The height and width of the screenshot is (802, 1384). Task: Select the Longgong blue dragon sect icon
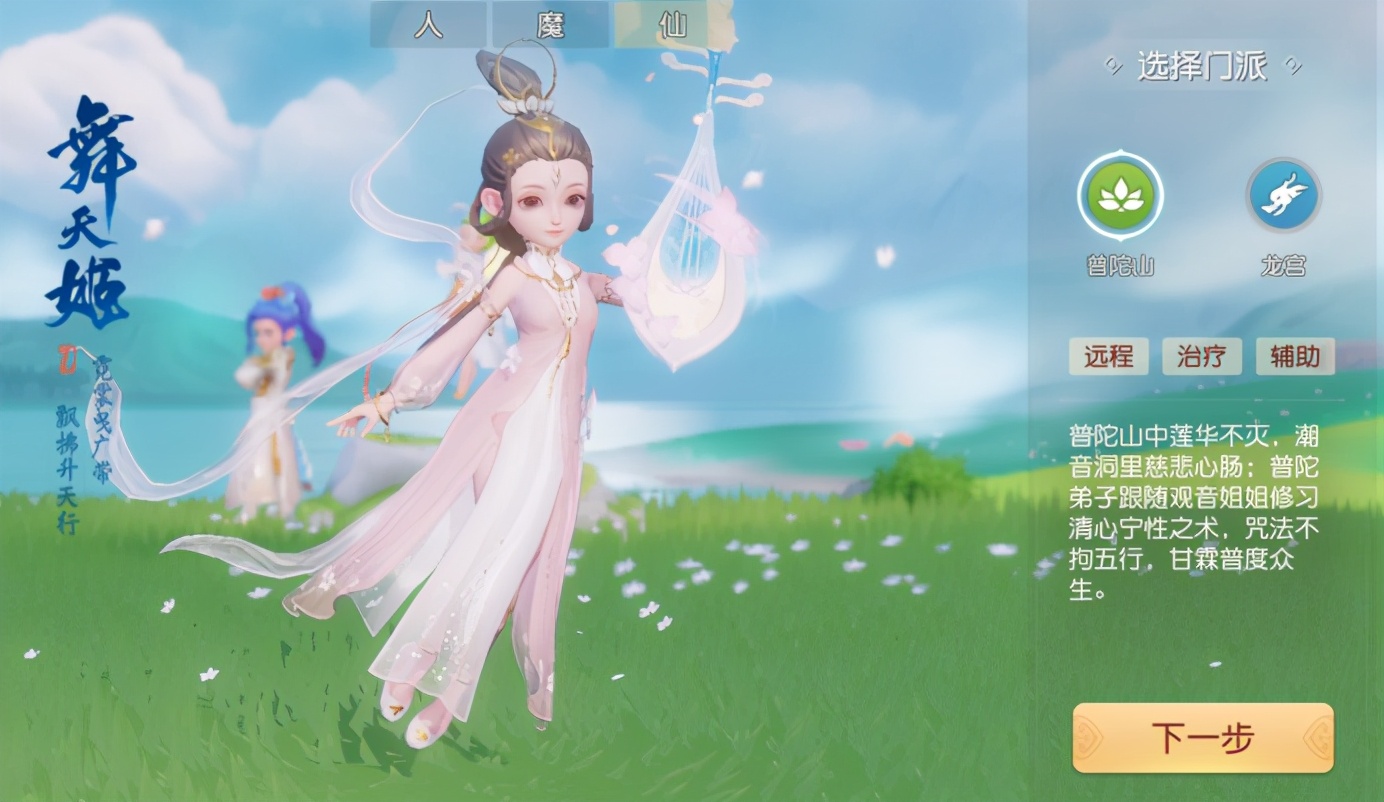click(1283, 196)
